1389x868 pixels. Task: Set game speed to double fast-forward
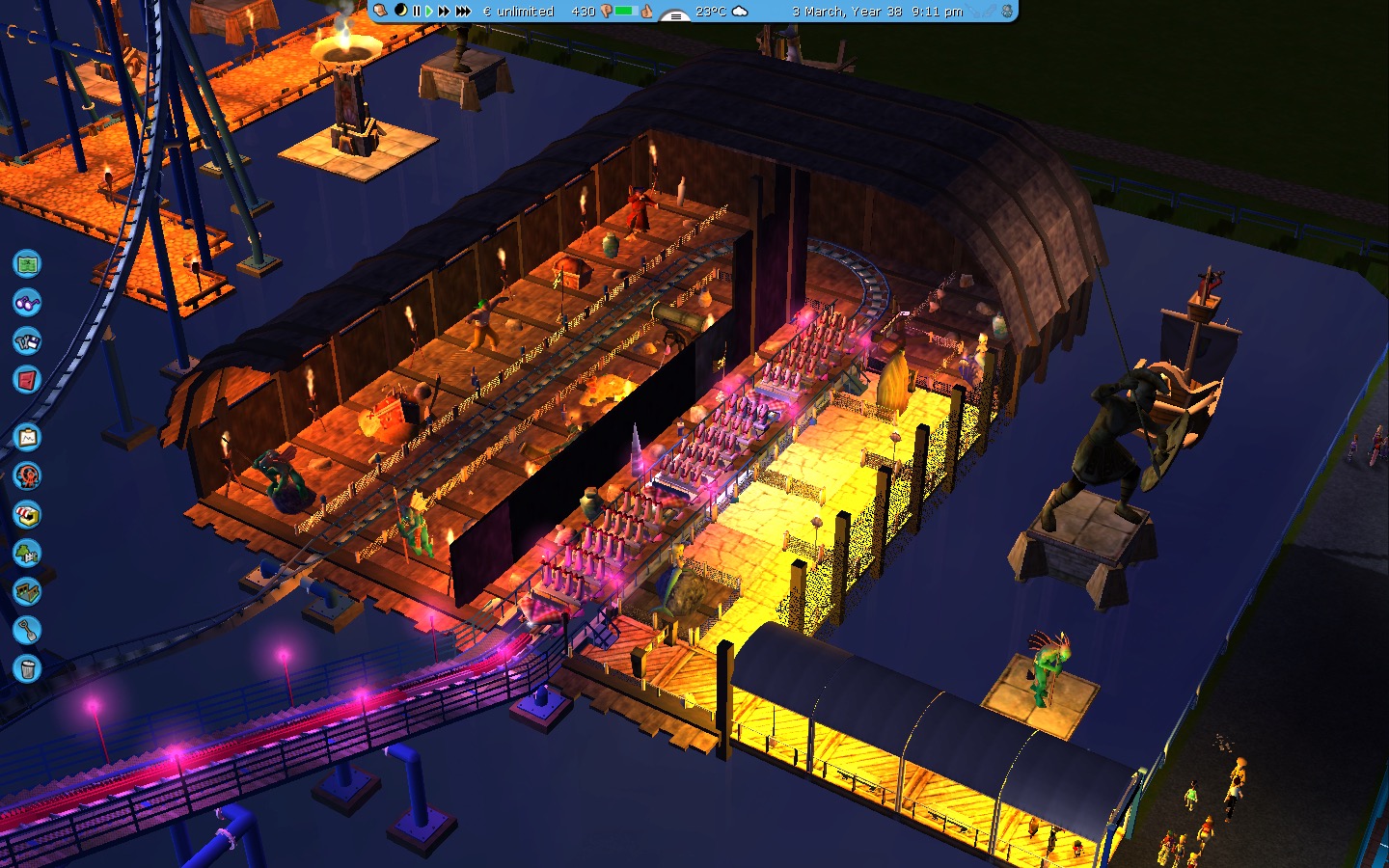pos(444,12)
